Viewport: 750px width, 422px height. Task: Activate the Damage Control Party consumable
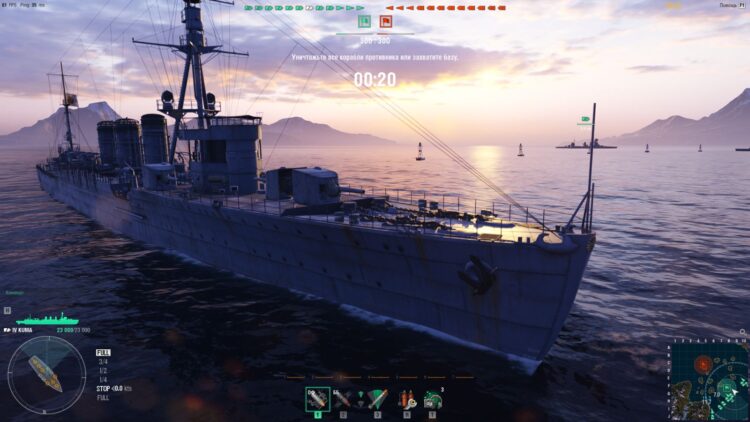406,399
